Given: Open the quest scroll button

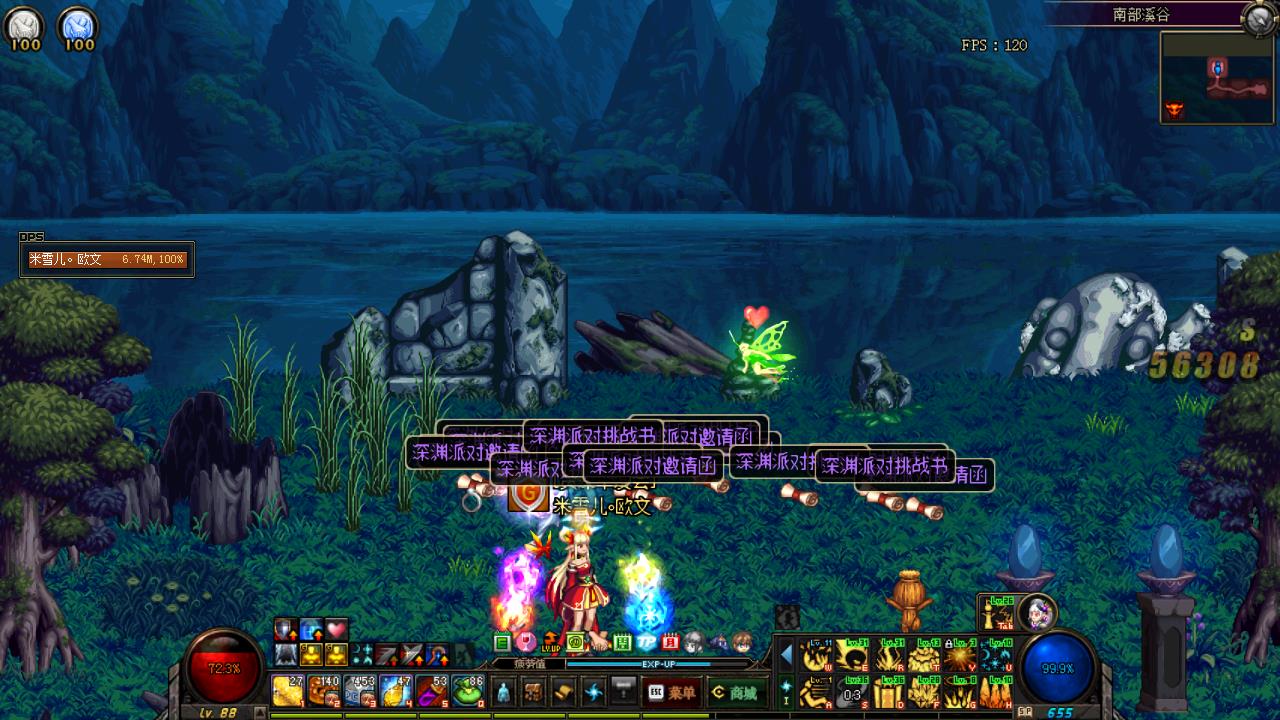Looking at the screenshot, I should (564, 692).
